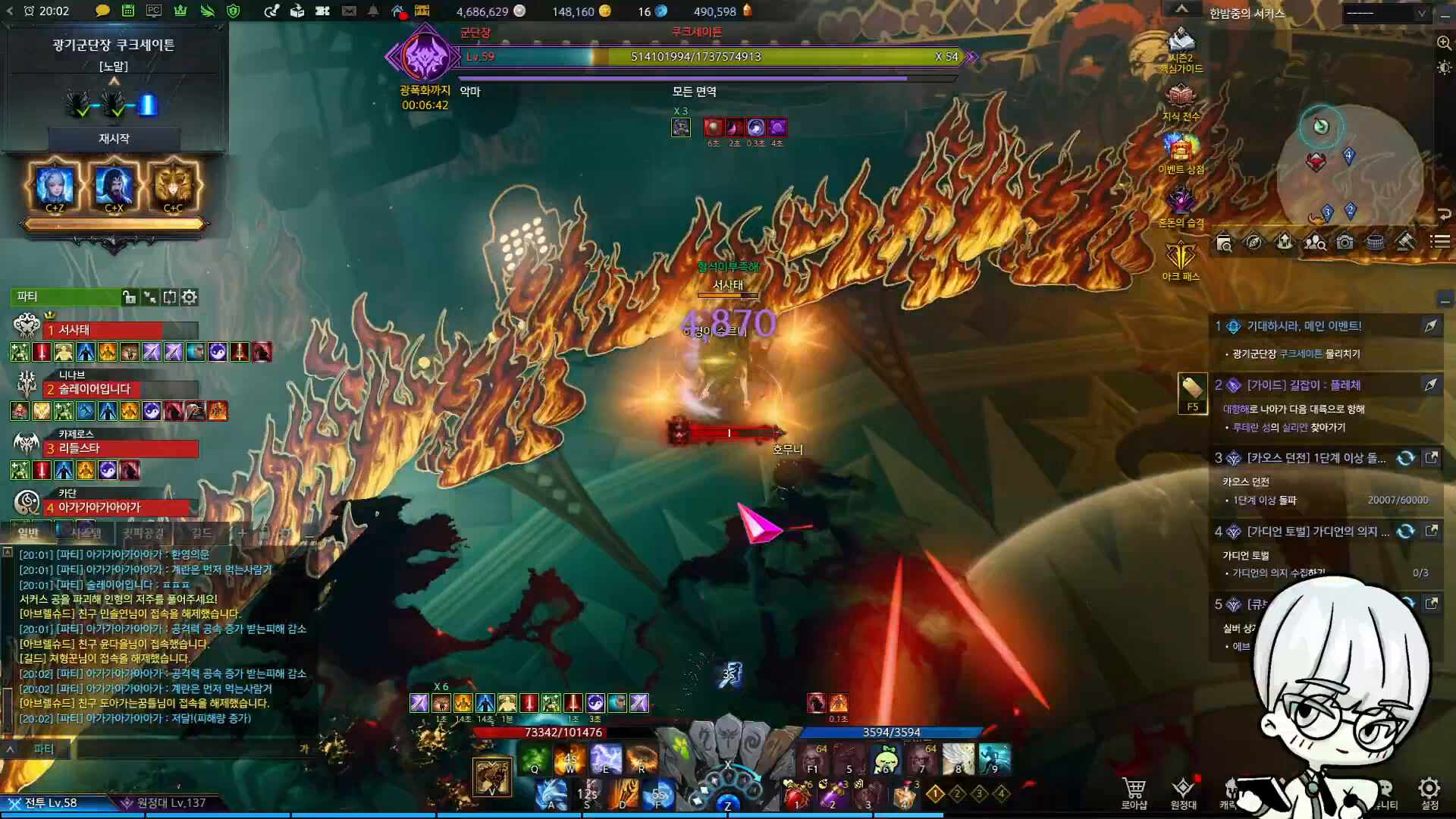Open the mail envelope icon
This screenshot has width=1456, height=819.
pyautogui.click(x=349, y=11)
